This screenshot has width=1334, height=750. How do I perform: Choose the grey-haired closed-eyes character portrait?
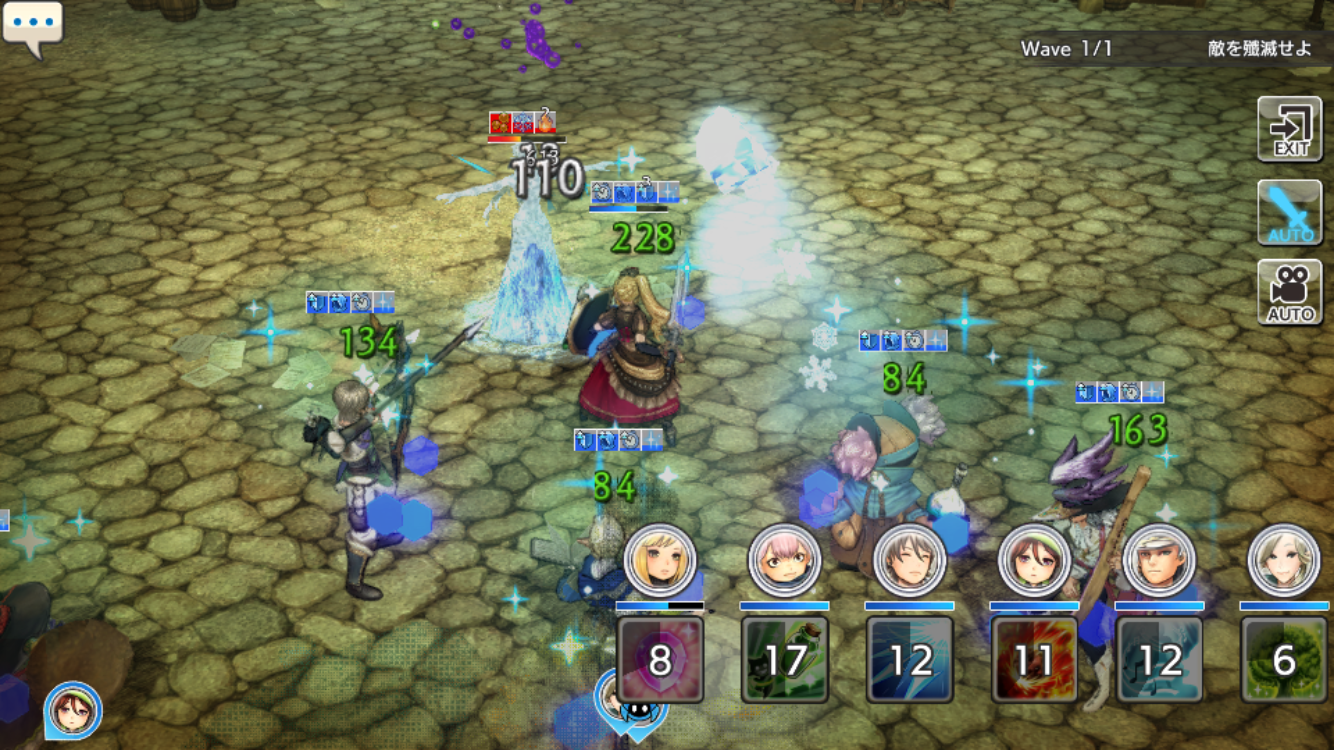tap(910, 560)
